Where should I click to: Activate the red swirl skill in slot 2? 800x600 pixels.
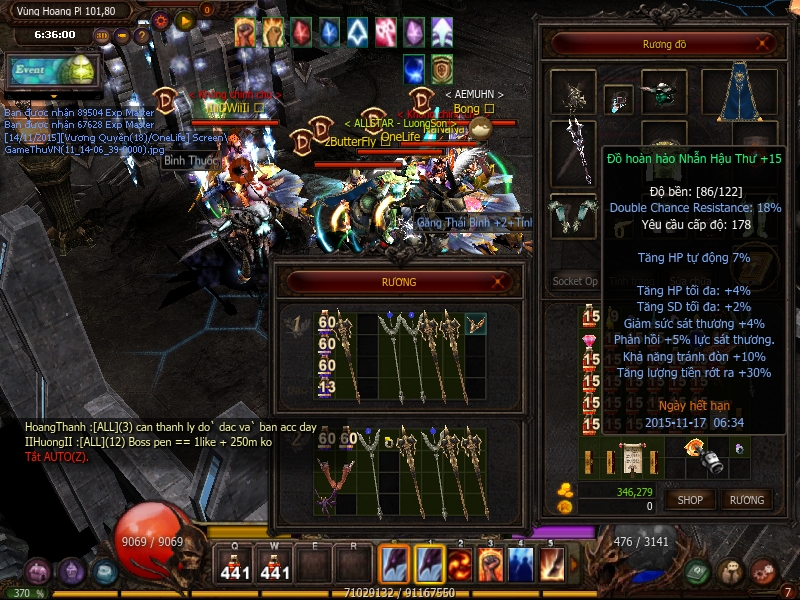click(460, 563)
